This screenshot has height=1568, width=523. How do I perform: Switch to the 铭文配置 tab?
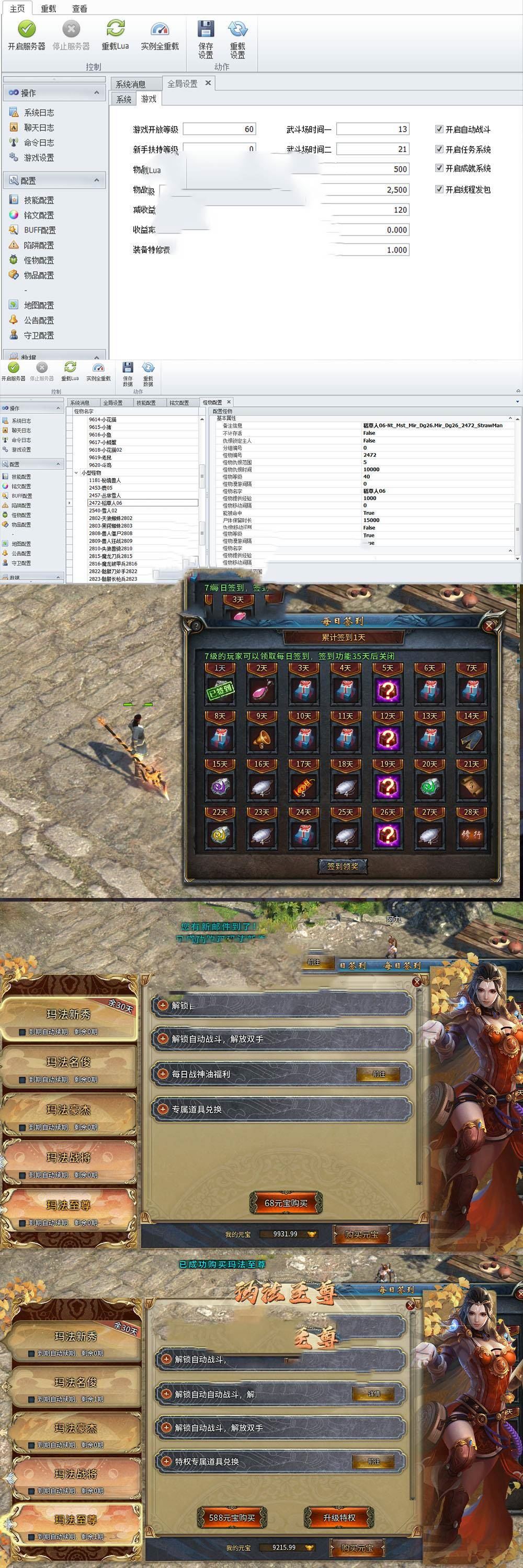pyautogui.click(x=179, y=402)
